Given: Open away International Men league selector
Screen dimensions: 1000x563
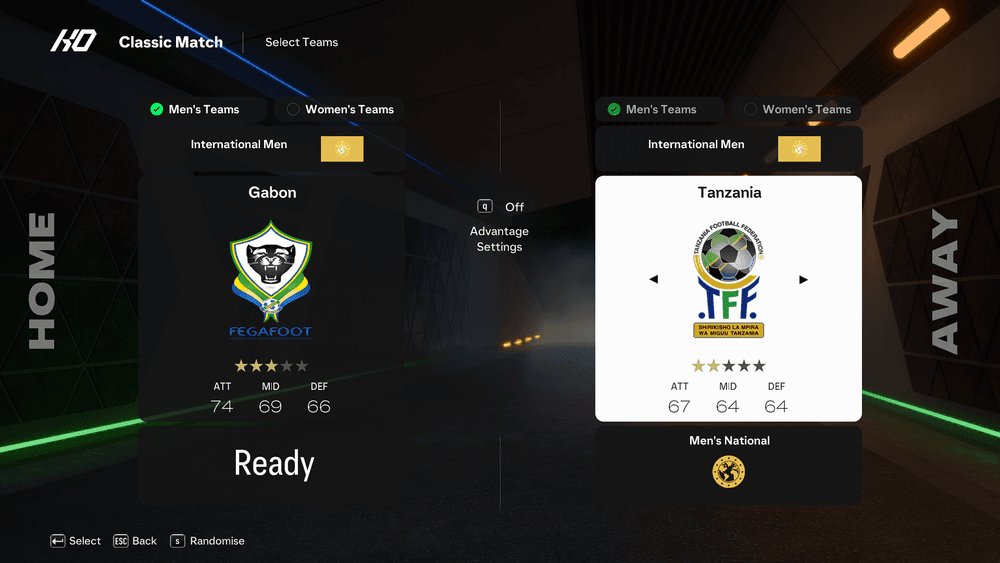Looking at the screenshot, I should click(728, 148).
